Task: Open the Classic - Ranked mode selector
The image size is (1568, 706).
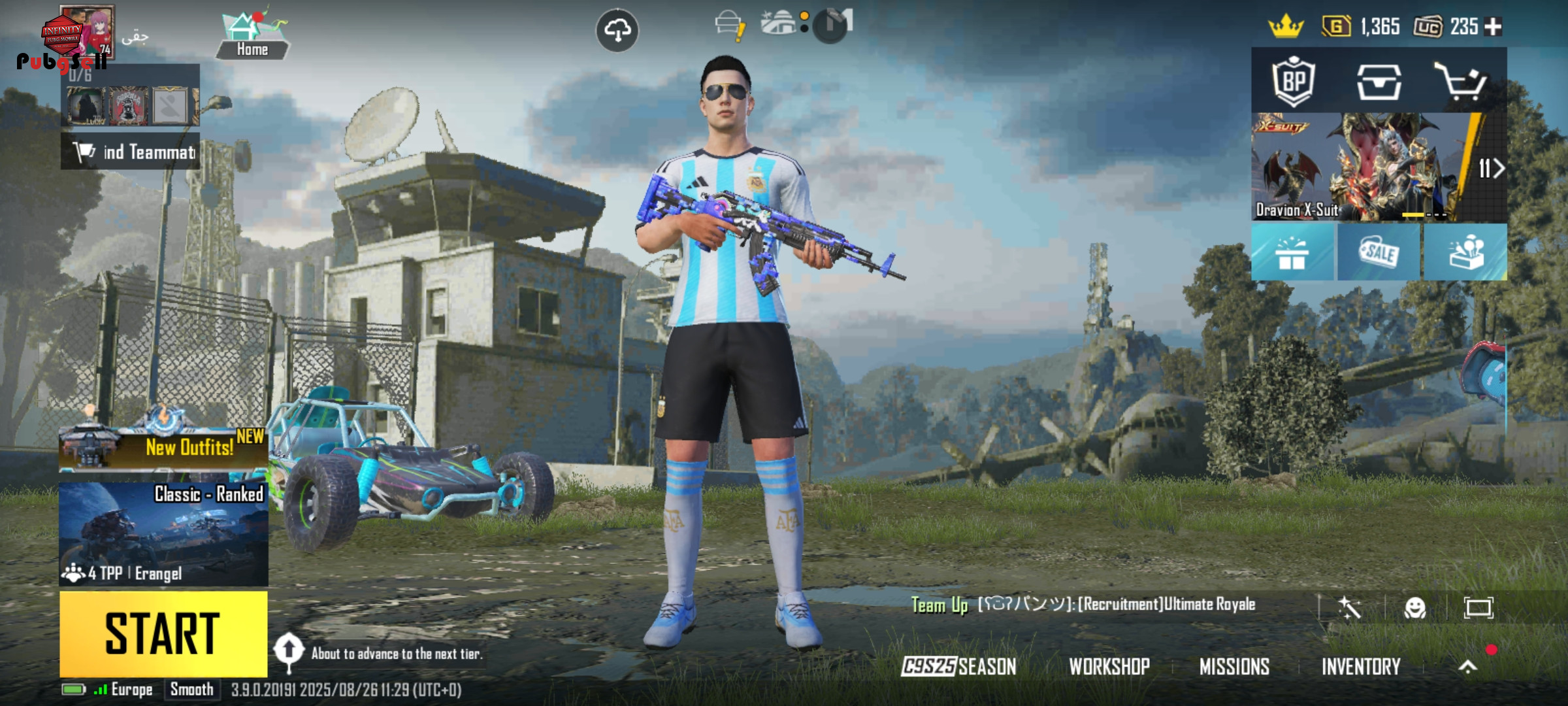Action: tap(163, 533)
